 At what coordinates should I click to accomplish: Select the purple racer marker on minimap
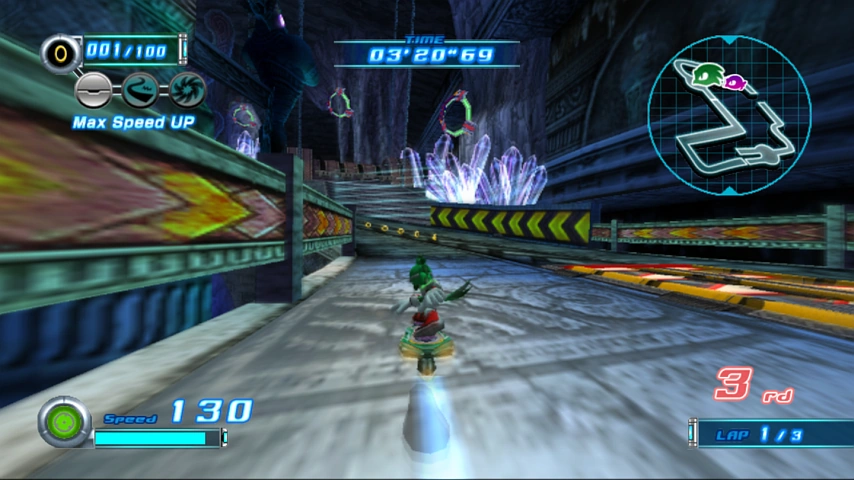[735, 82]
